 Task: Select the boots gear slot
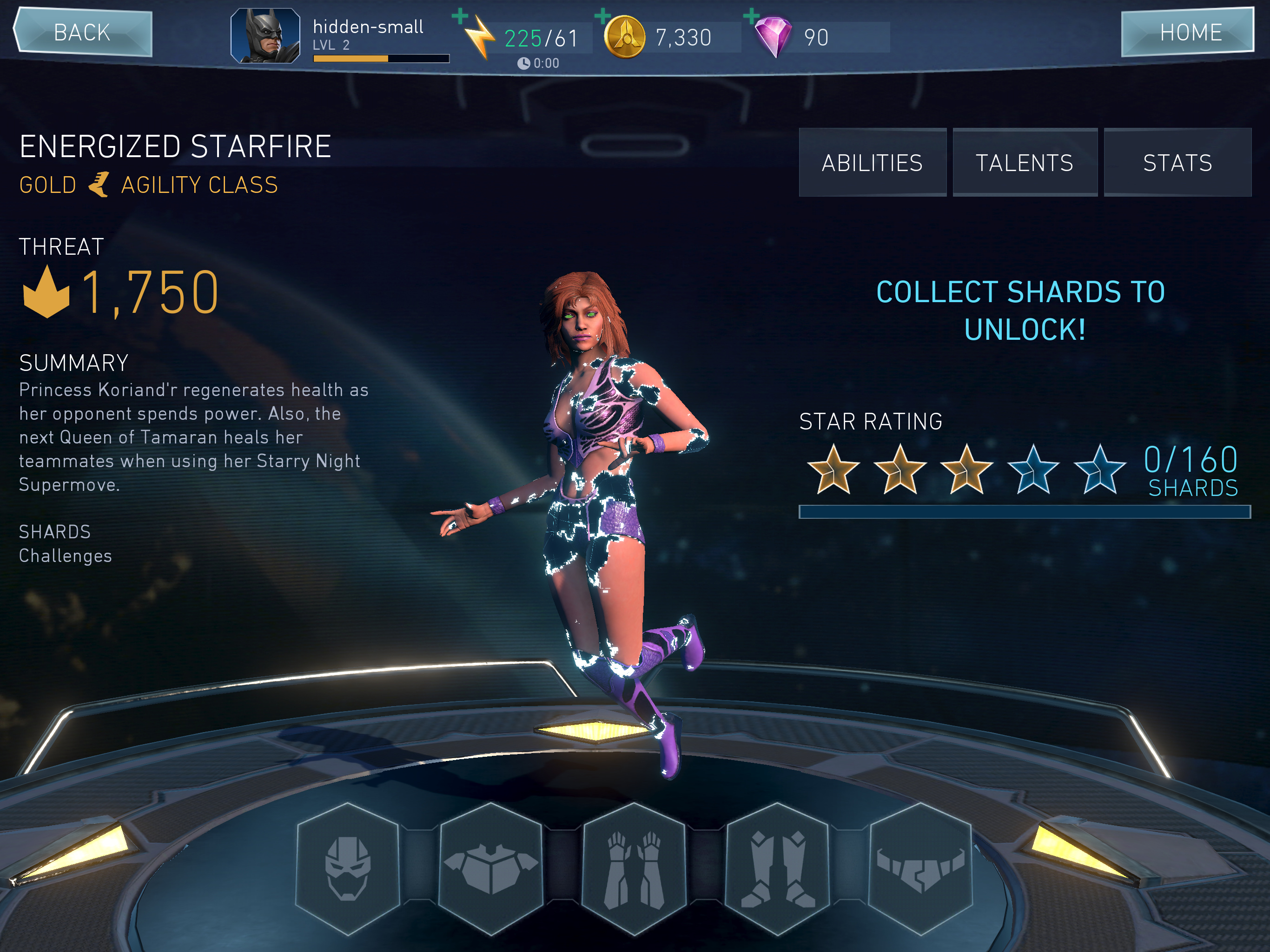click(x=777, y=868)
